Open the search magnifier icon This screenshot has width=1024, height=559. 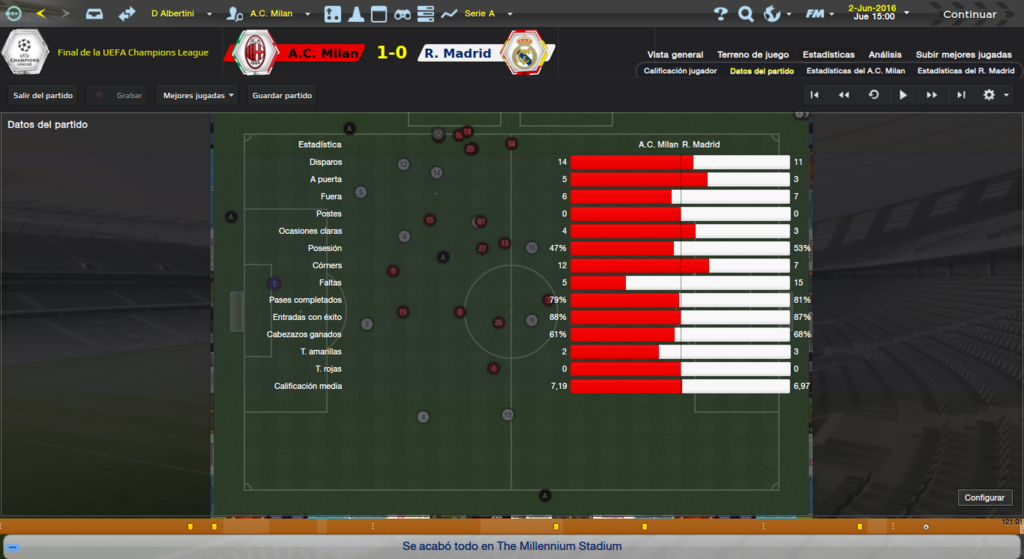click(745, 14)
